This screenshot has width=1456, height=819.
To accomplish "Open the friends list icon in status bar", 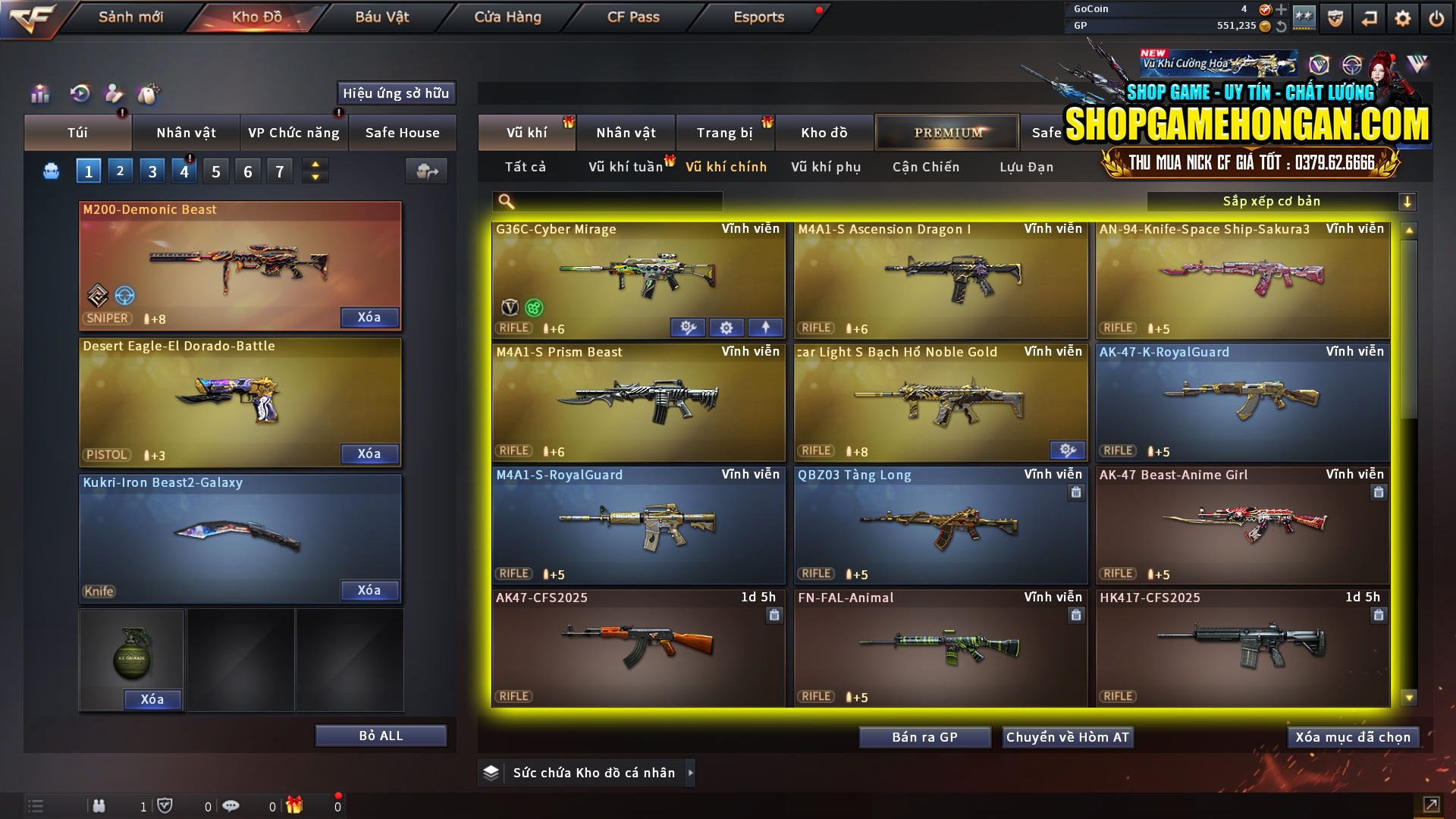I will point(99,805).
